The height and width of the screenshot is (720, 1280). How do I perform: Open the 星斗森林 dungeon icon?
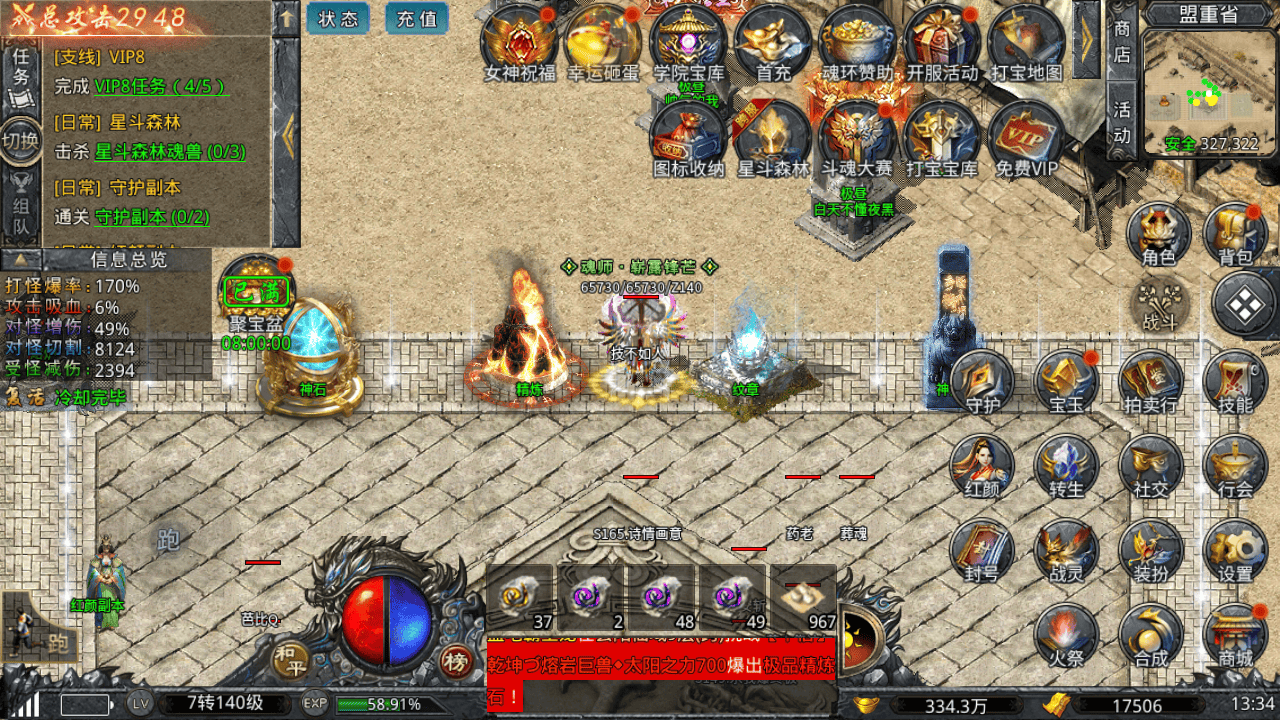(x=772, y=137)
